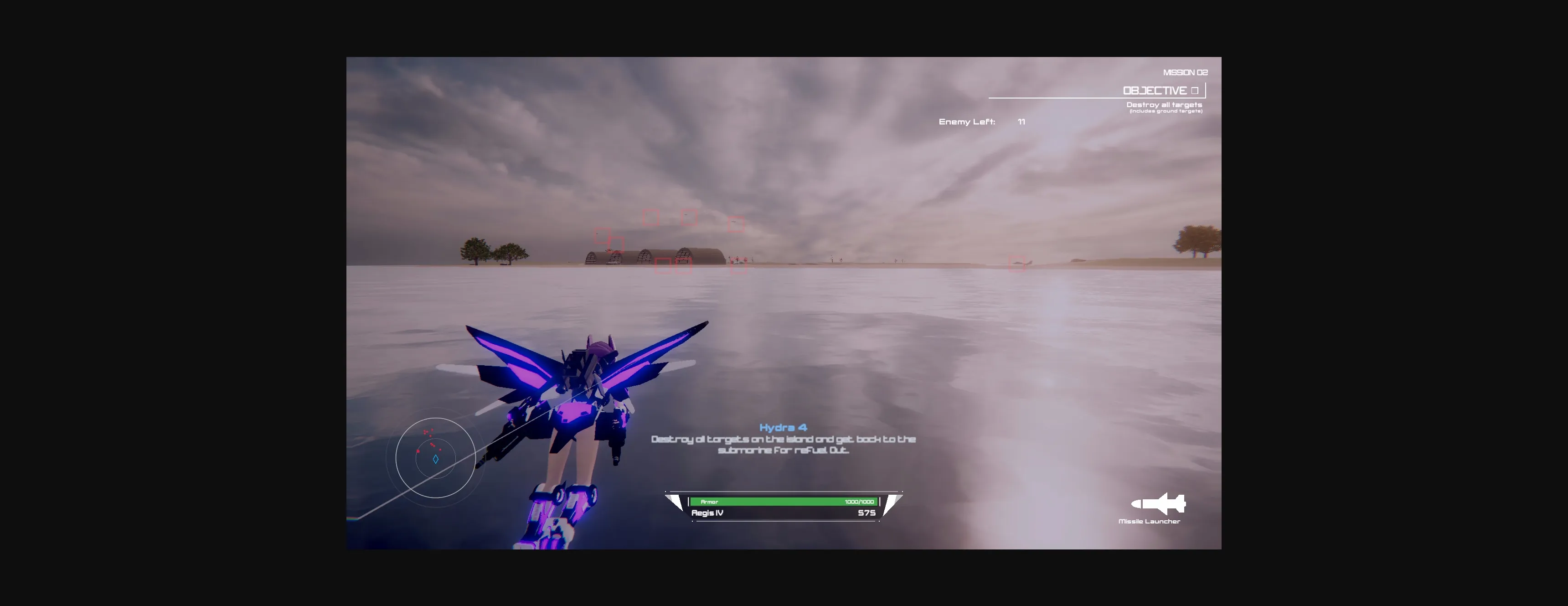The height and width of the screenshot is (606, 1568).
Task: Click the diamond waypoint marker on the minimap radar
Action: [x=436, y=459]
